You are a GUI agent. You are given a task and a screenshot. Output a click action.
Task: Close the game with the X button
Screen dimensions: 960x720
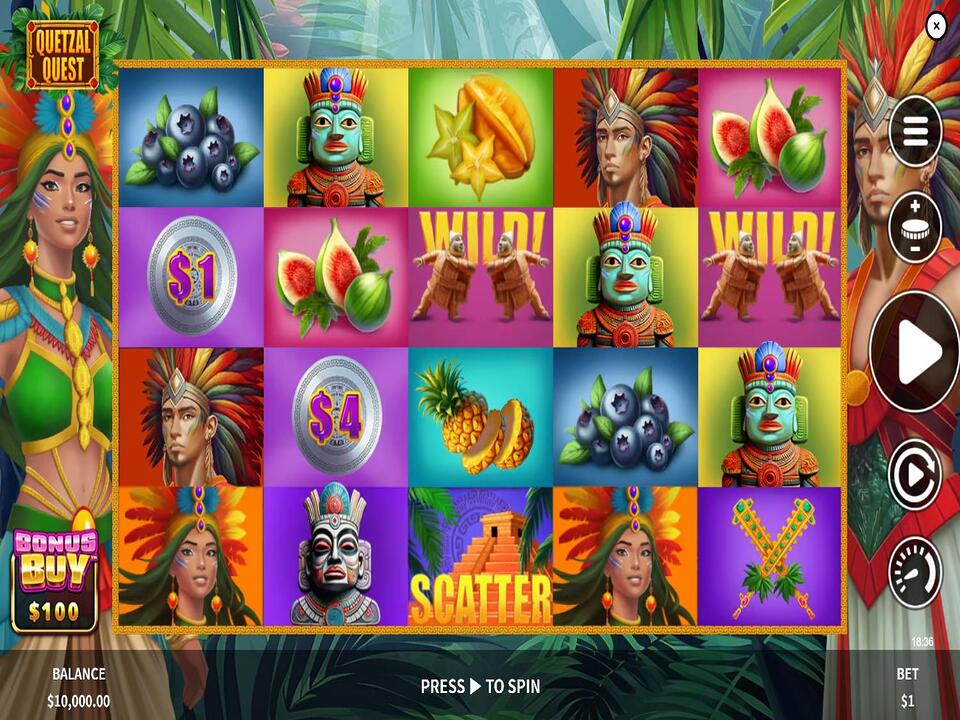click(936, 27)
